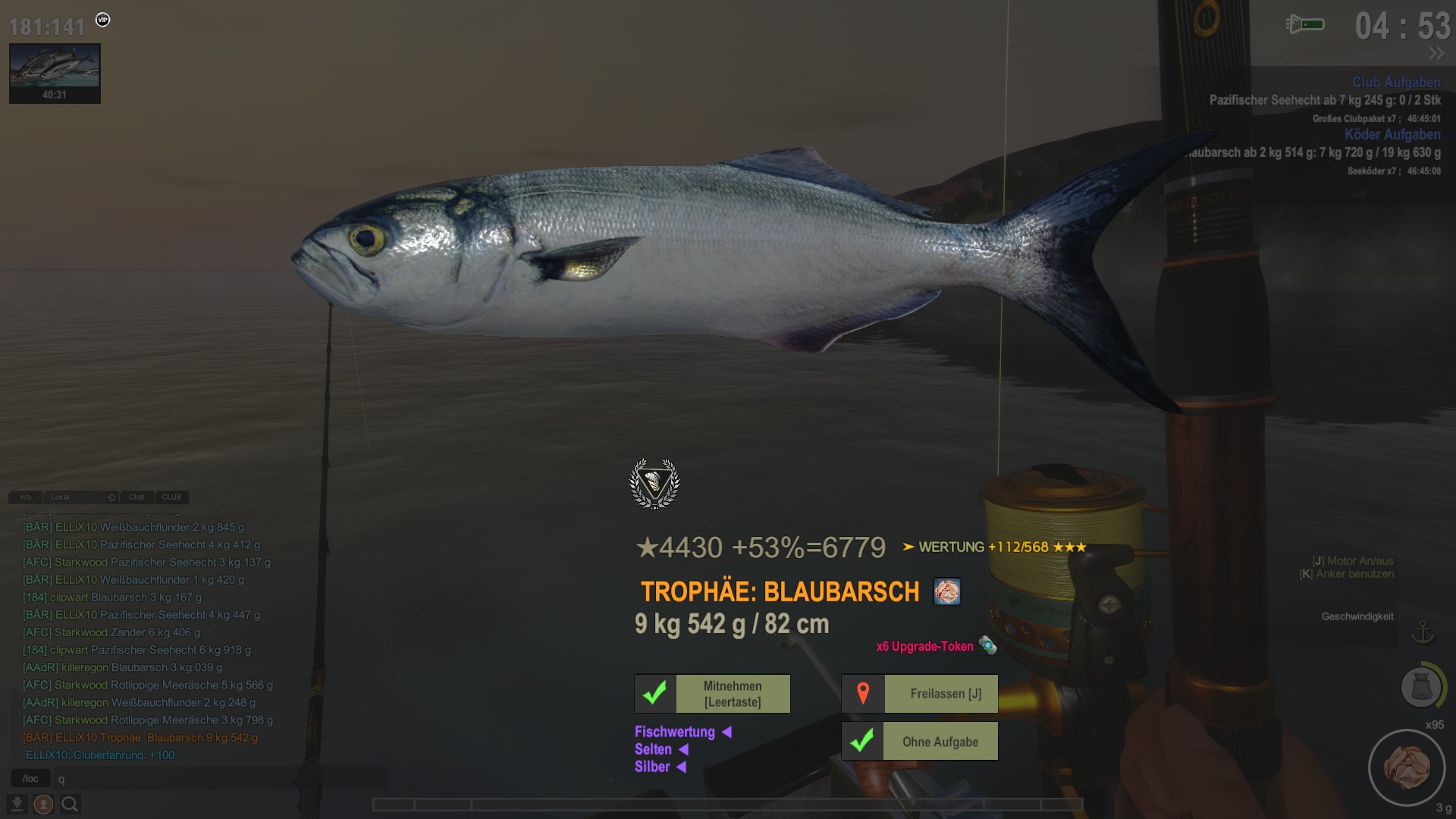The width and height of the screenshot is (1456, 819).
Task: Select the Silber rating label
Action: click(652, 767)
